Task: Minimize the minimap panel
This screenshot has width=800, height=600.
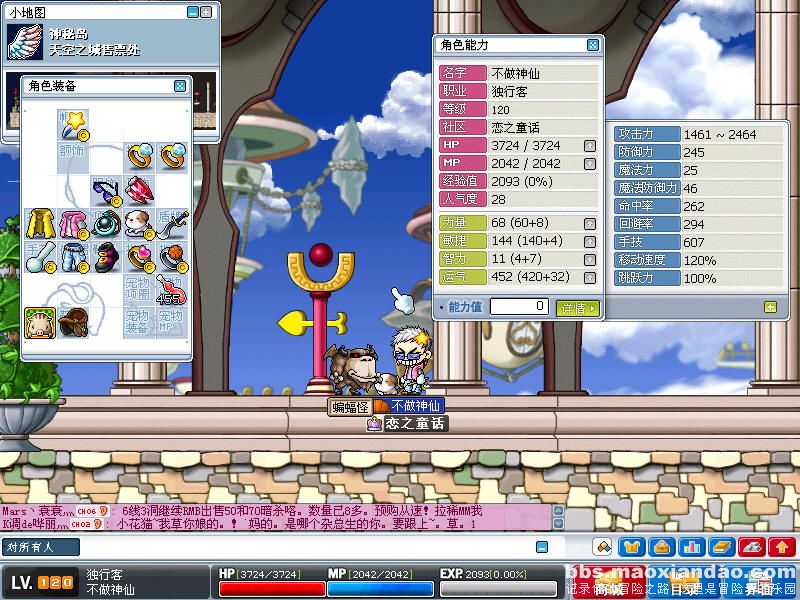Action: (x=192, y=12)
